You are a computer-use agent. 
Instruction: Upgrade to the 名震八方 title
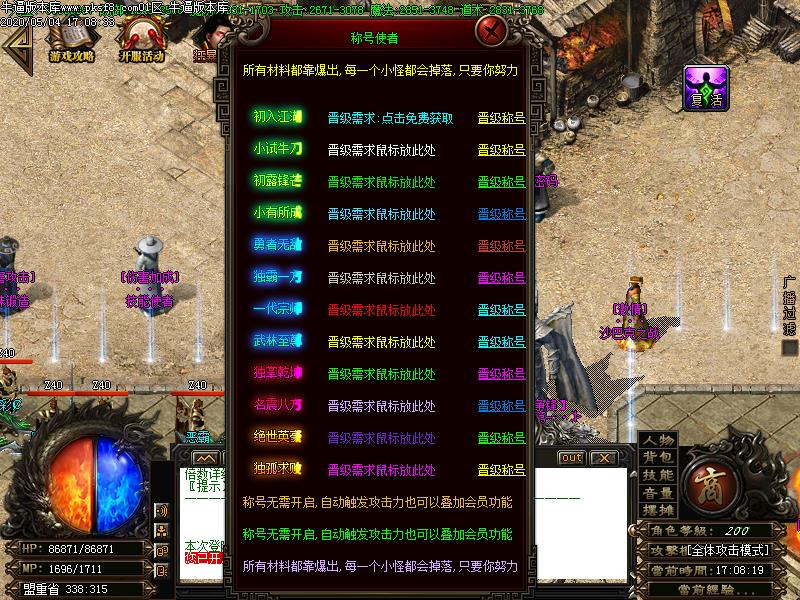coord(501,406)
